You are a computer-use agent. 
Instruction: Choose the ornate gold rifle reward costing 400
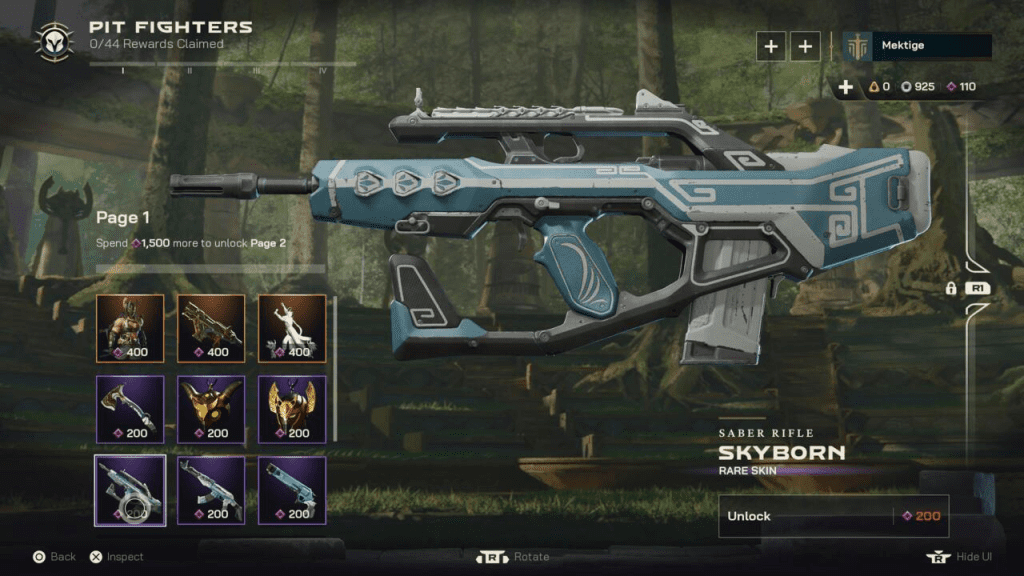(x=211, y=327)
